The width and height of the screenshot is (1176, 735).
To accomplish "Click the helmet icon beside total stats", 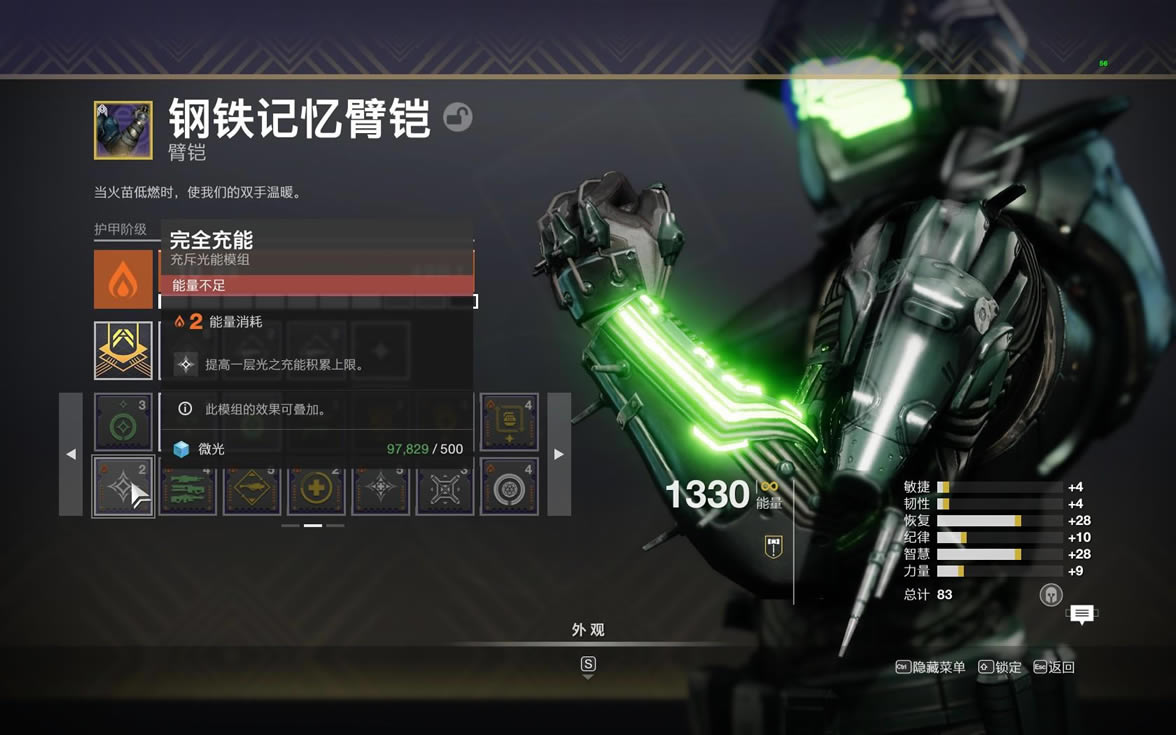I will [1051, 594].
